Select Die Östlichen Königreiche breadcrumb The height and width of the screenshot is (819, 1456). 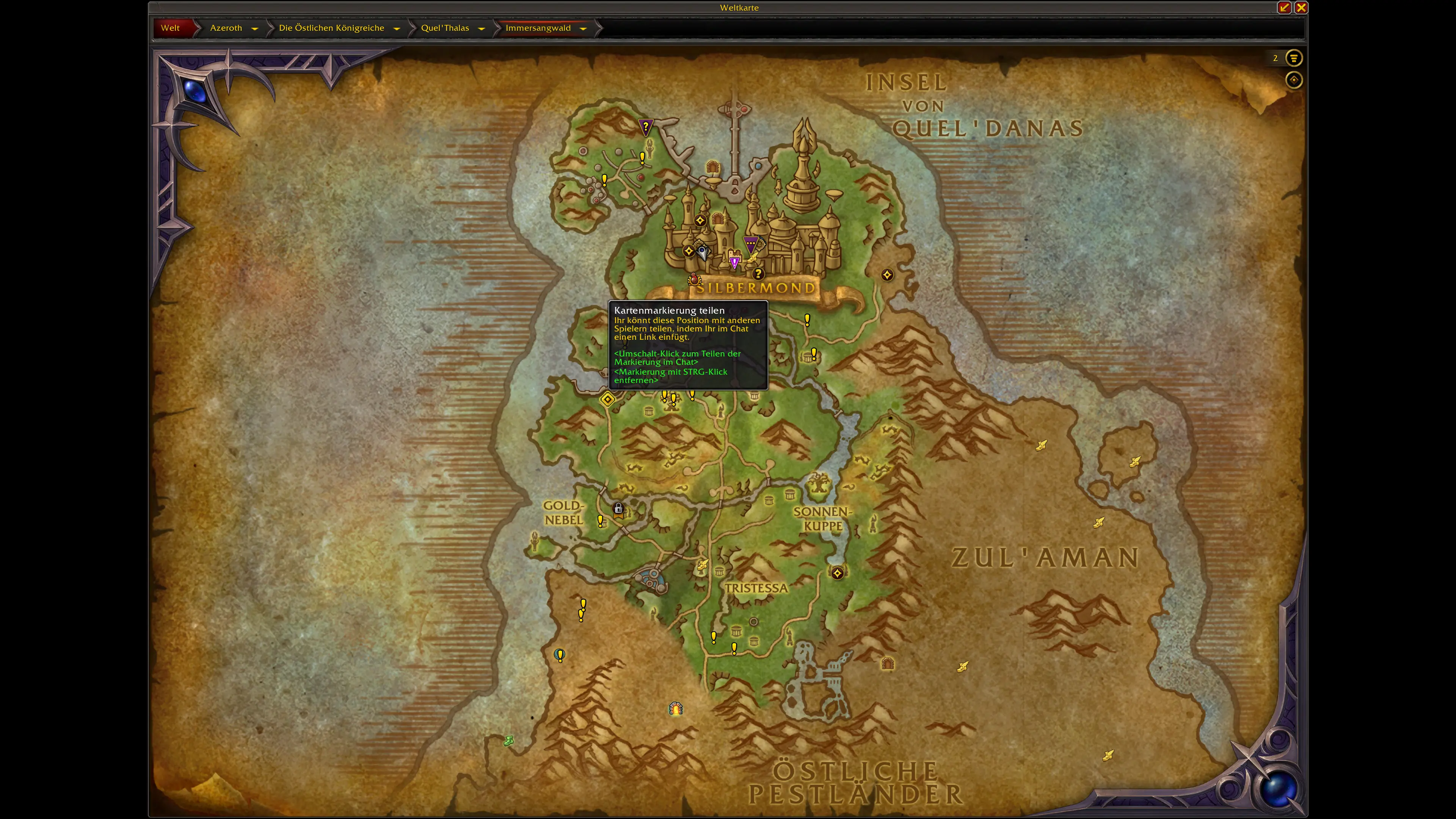[x=331, y=28]
